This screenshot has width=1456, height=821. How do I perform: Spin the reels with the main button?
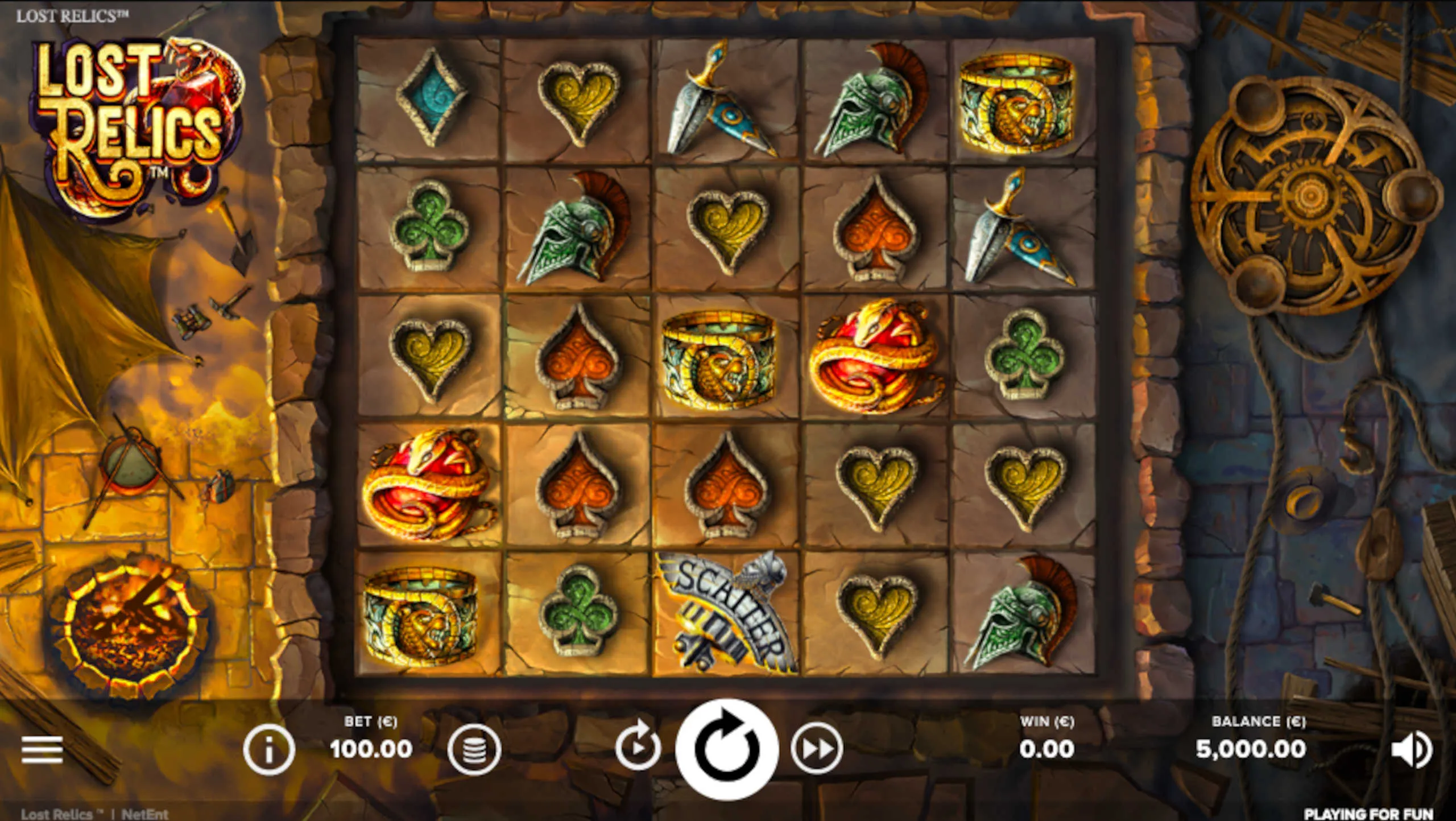pyautogui.click(x=727, y=748)
